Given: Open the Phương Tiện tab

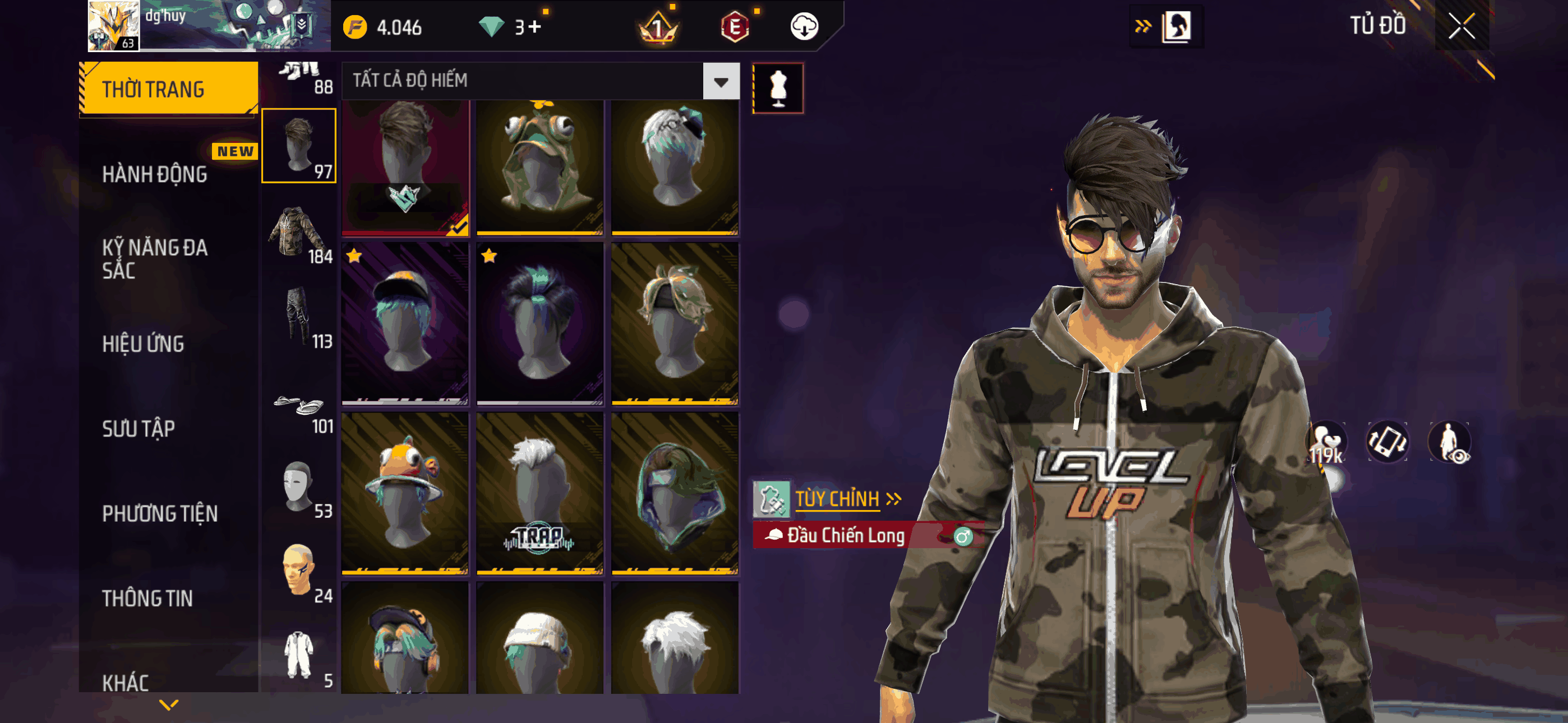Looking at the screenshot, I should pos(159,513).
